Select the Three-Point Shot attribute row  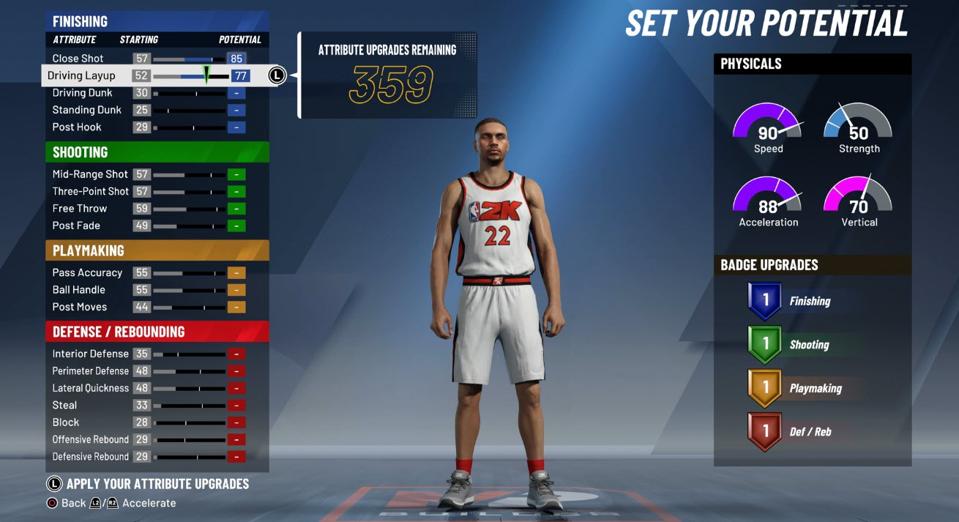click(91, 191)
